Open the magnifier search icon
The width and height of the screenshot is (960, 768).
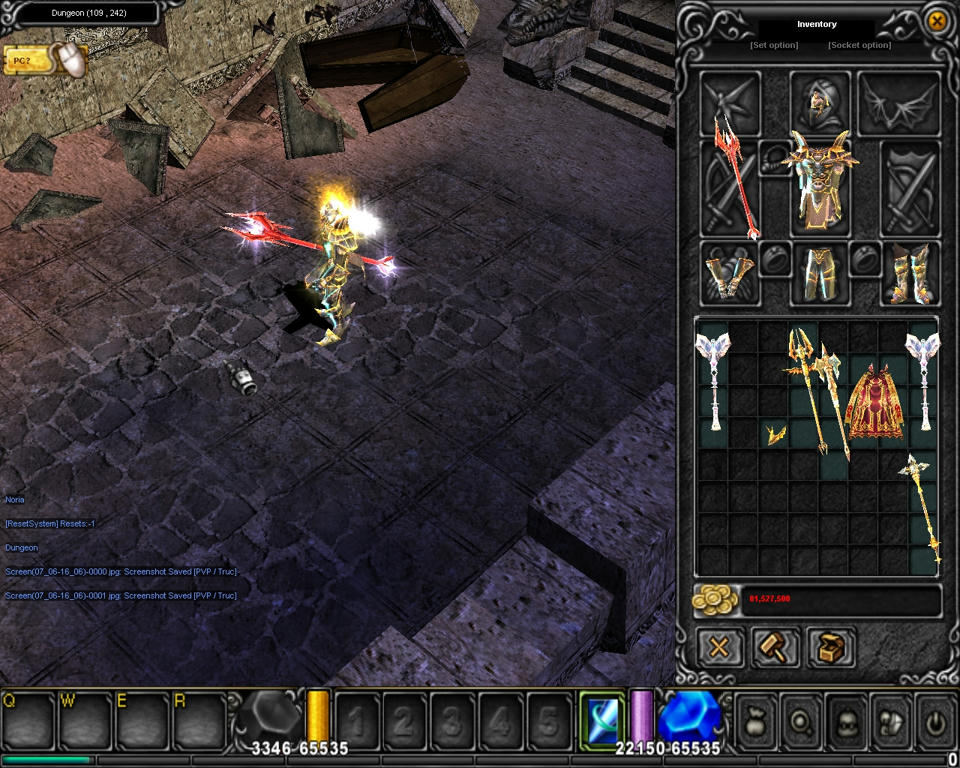click(800, 717)
